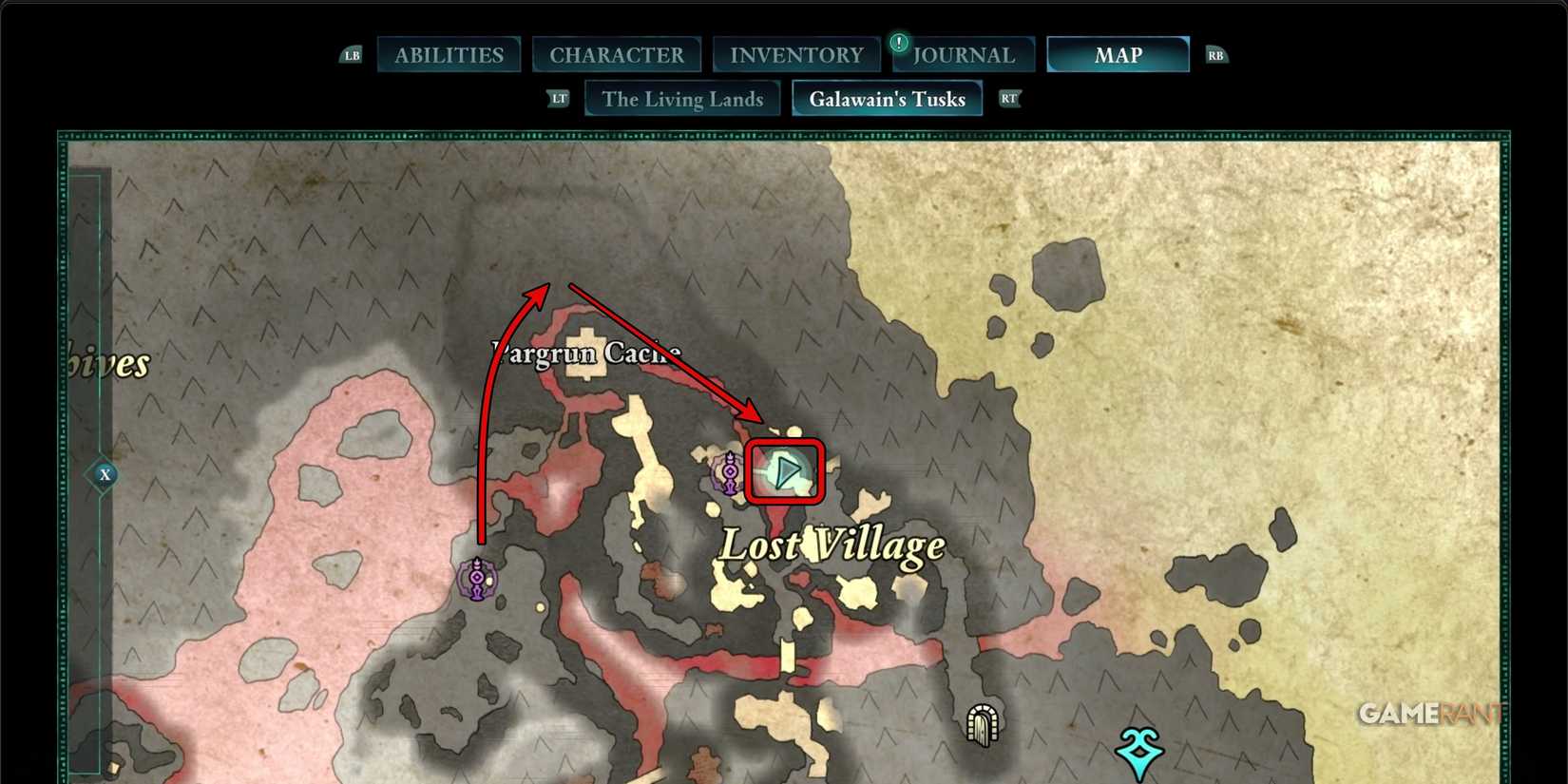The height and width of the screenshot is (784, 1568).
Task: Click the RT trigger prompt icon
Action: [x=1009, y=98]
